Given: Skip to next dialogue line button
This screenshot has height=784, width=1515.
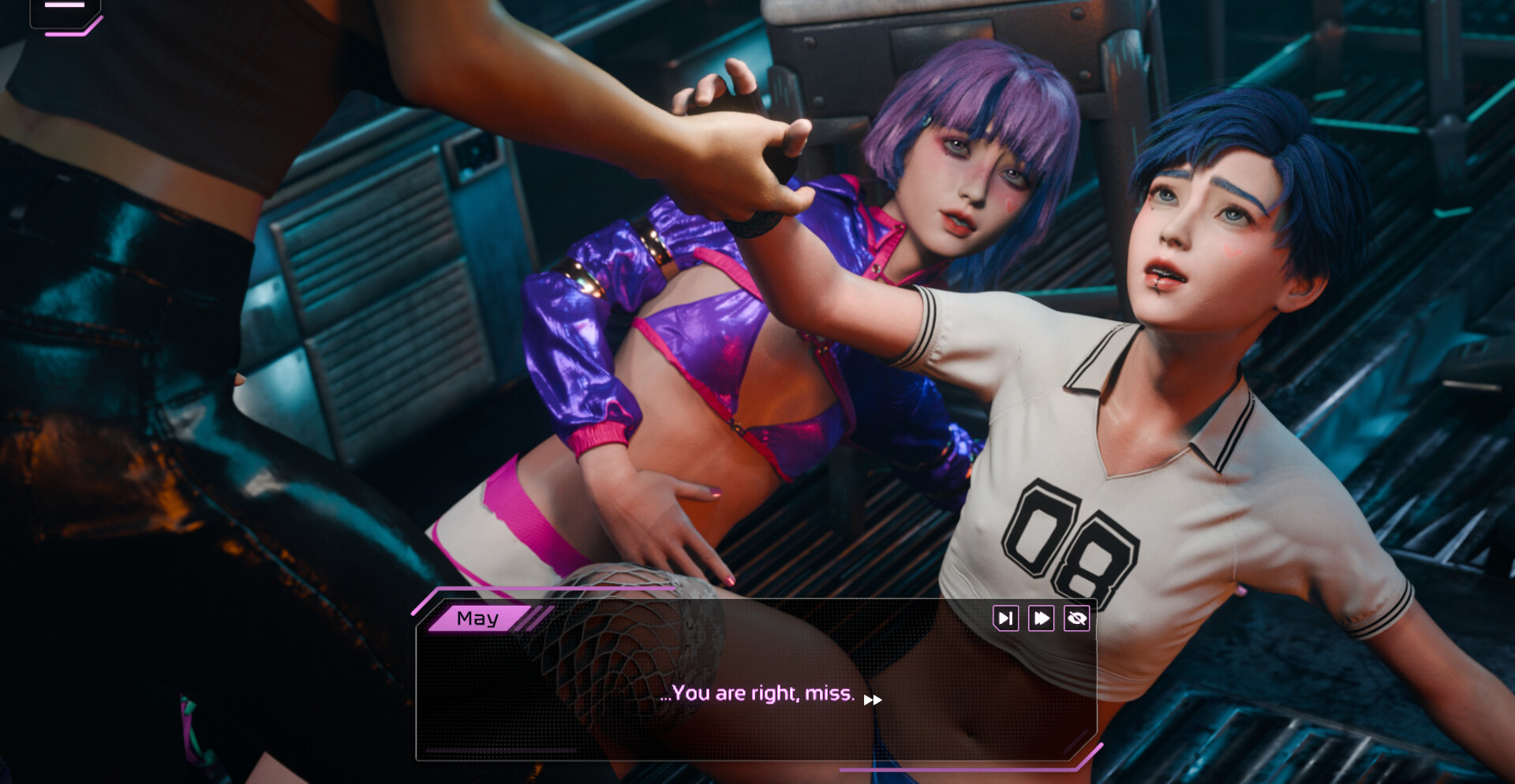Looking at the screenshot, I should click(1005, 618).
